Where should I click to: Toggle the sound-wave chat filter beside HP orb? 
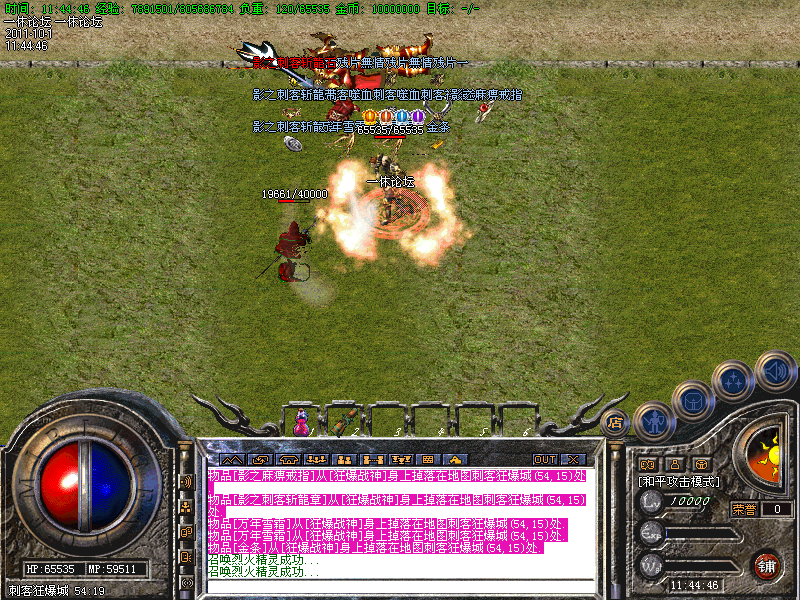pos(185,481)
